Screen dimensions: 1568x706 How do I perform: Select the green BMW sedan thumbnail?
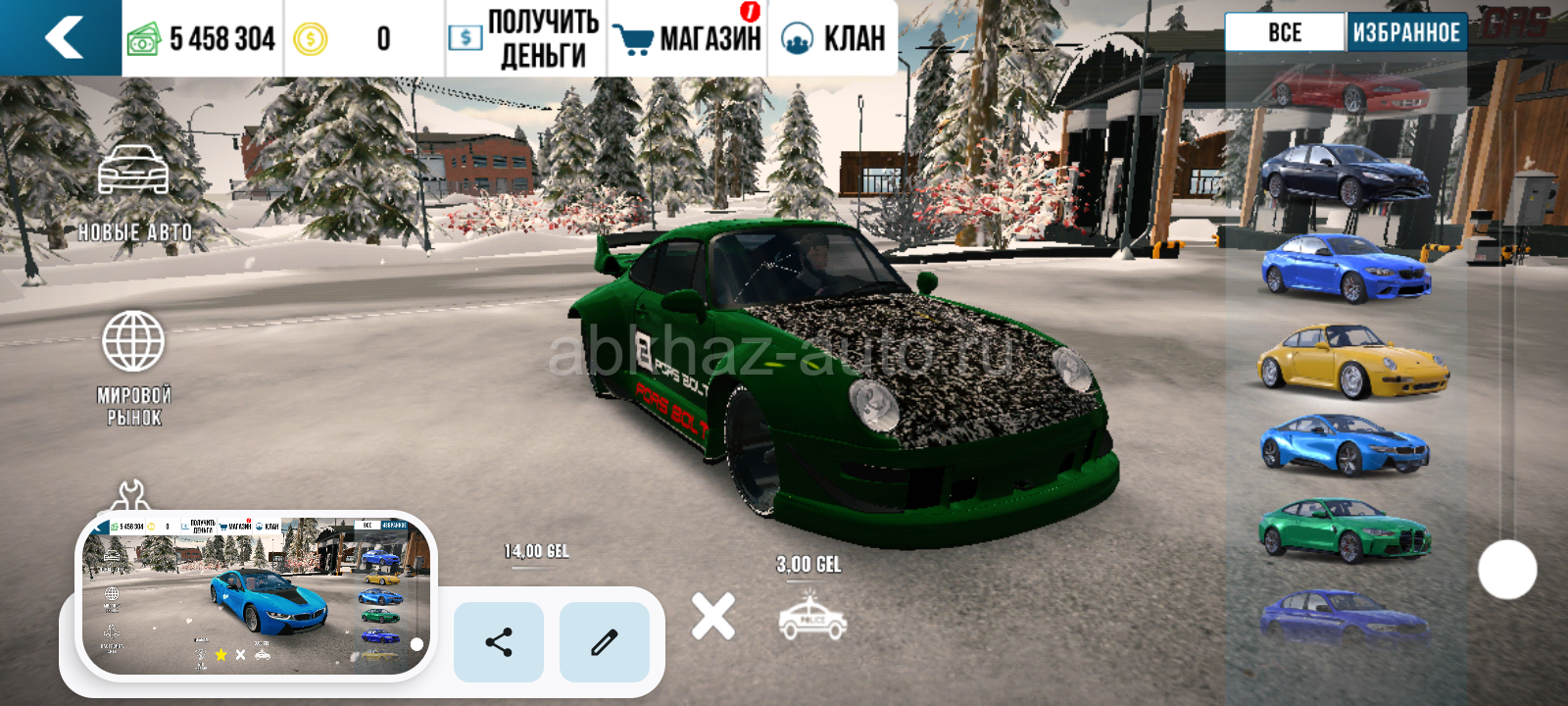pos(1344,529)
